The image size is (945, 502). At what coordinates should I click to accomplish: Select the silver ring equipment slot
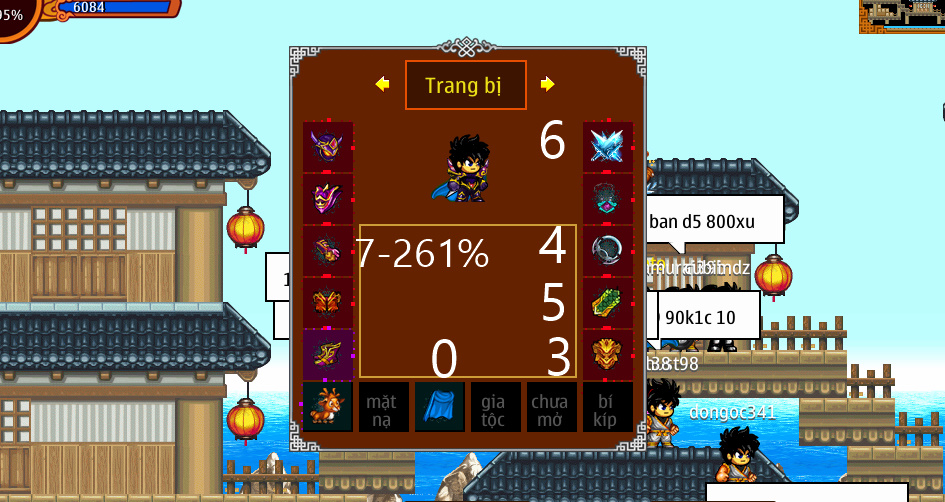tap(608, 251)
